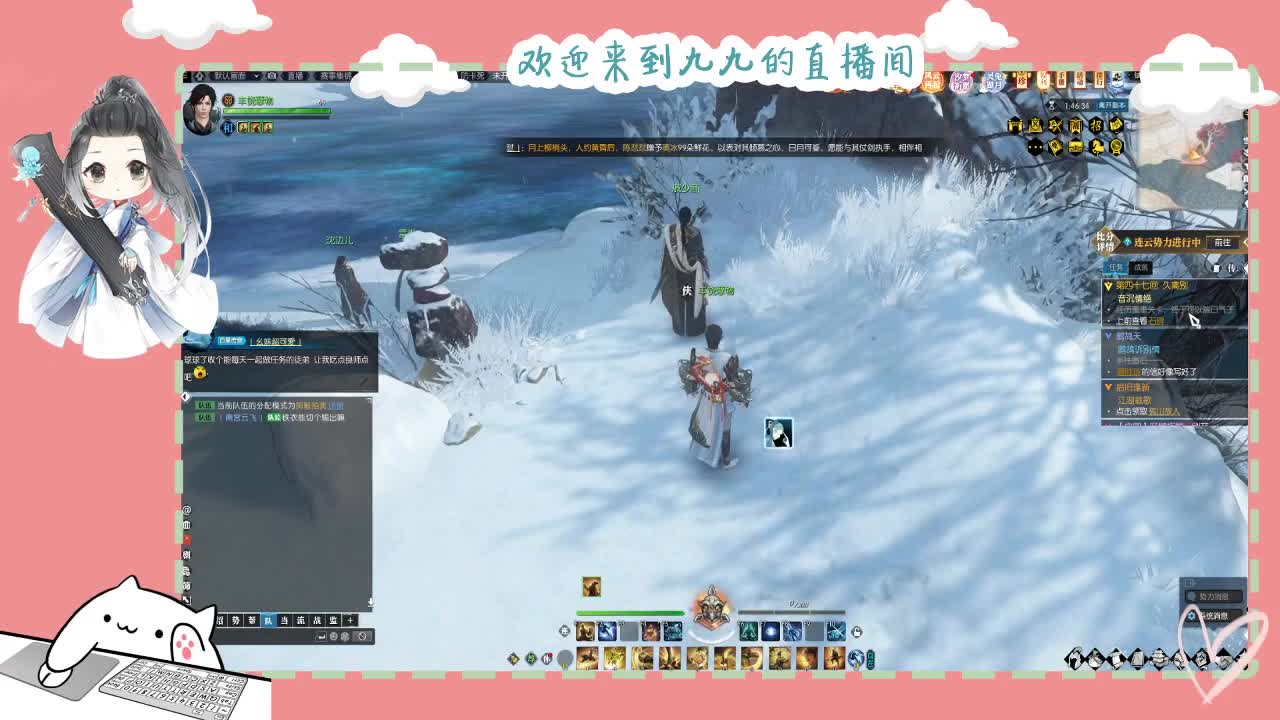Viewport: 1280px width, 720px height.
Task: Collapse the 第四十七回 久柔别 quest section
Action: click(1108, 286)
